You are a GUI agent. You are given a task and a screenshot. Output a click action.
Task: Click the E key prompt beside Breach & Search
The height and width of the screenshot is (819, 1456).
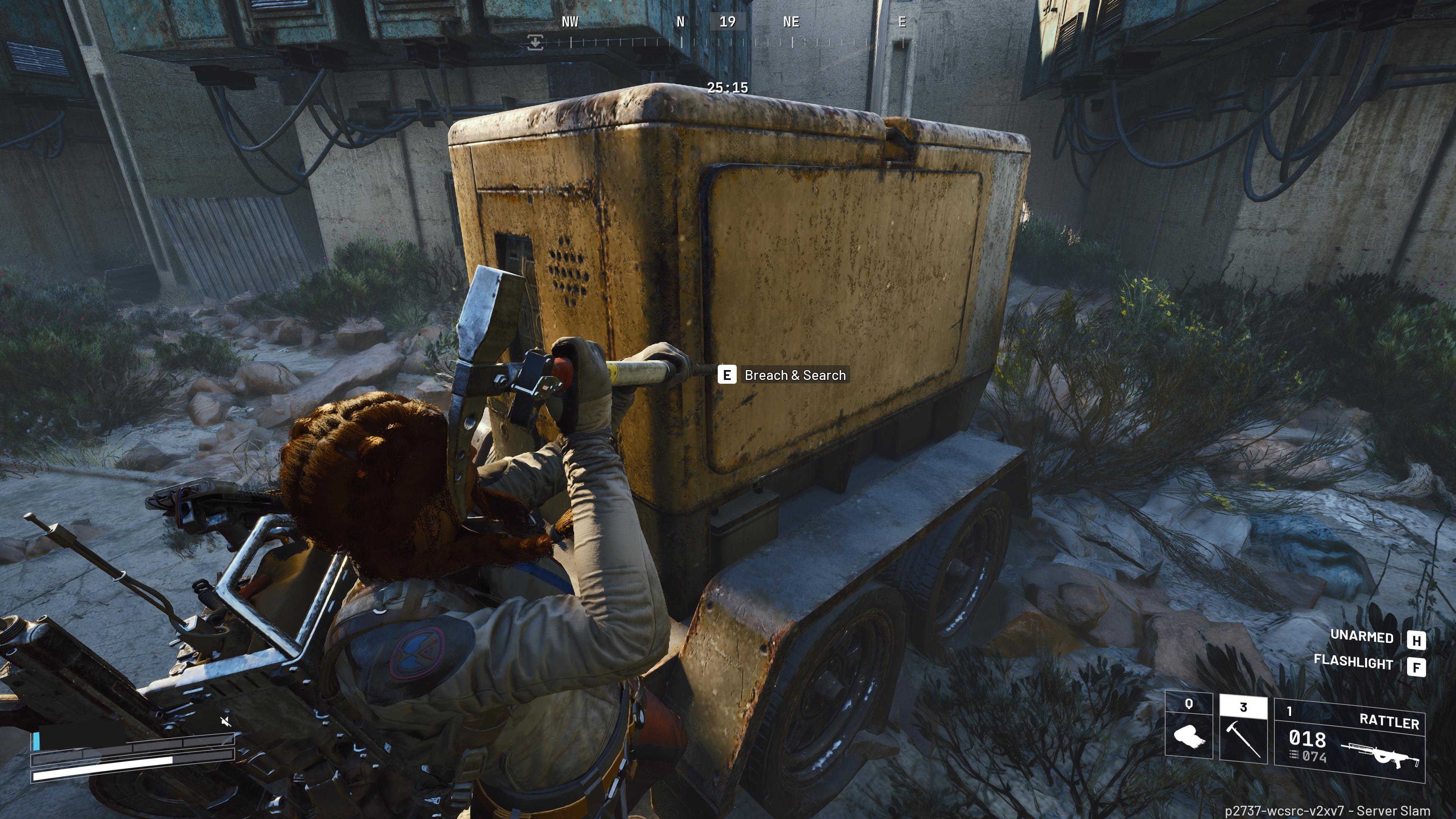click(x=728, y=375)
